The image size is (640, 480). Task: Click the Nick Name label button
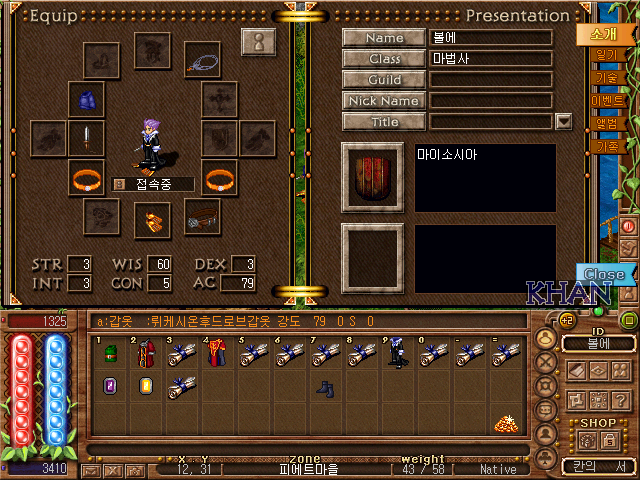tap(384, 101)
